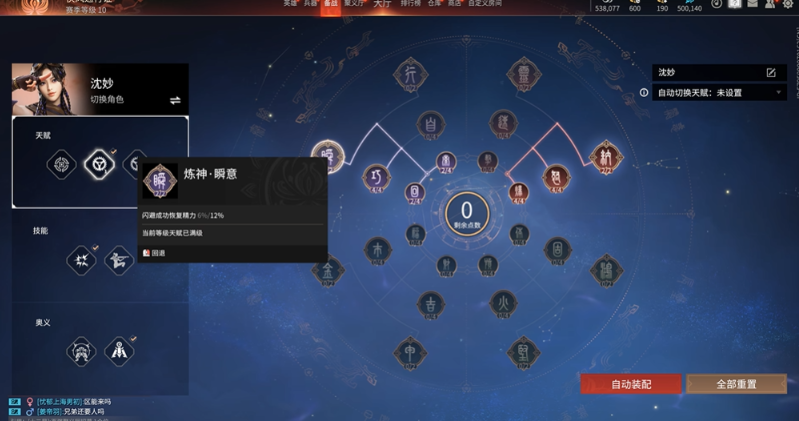
Task: Select the first skill icon under 技能
Action: tap(80, 261)
